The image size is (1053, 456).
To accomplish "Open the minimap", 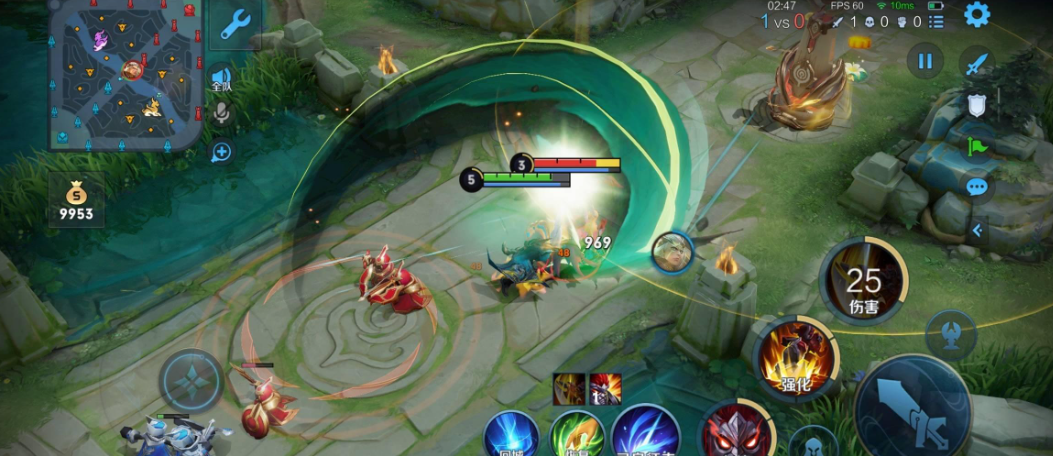I will pyautogui.click(x=126, y=75).
